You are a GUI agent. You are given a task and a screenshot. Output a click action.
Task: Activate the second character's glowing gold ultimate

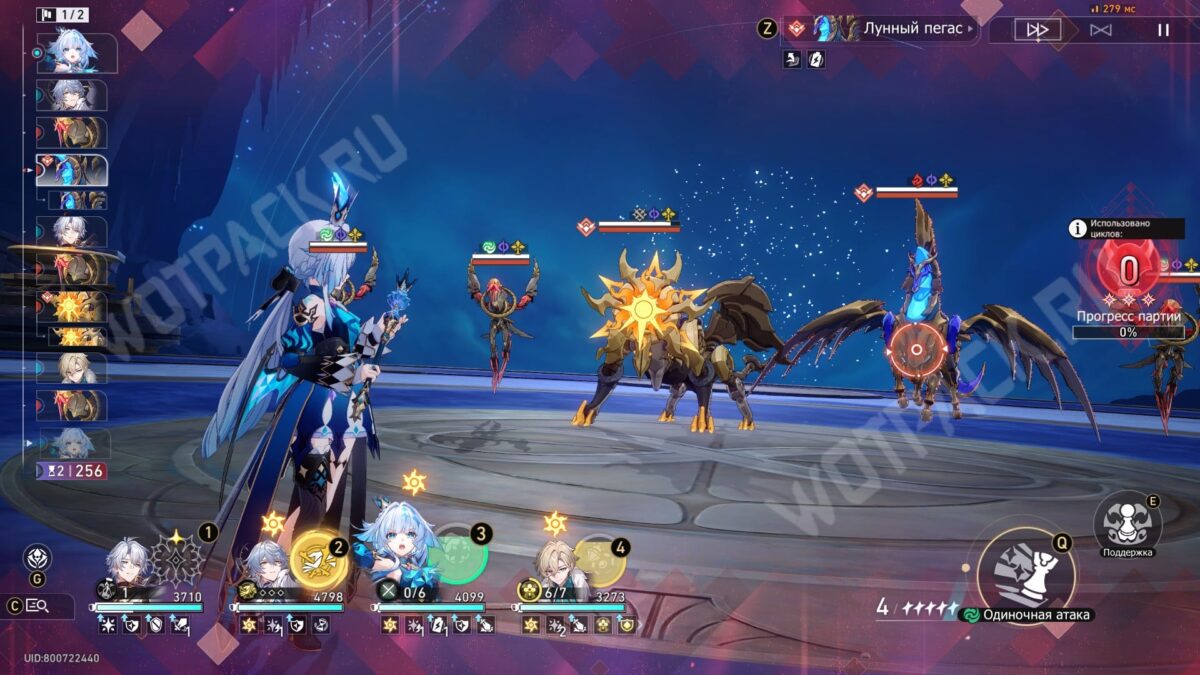[x=319, y=560]
